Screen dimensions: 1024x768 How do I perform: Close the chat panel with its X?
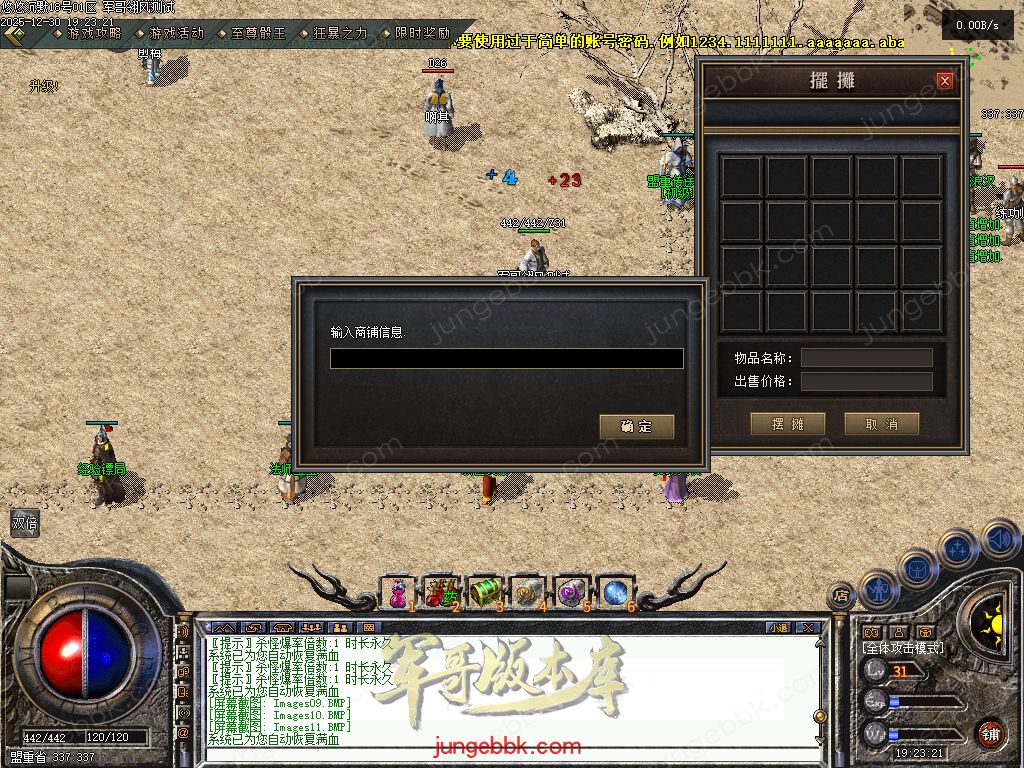(x=808, y=628)
